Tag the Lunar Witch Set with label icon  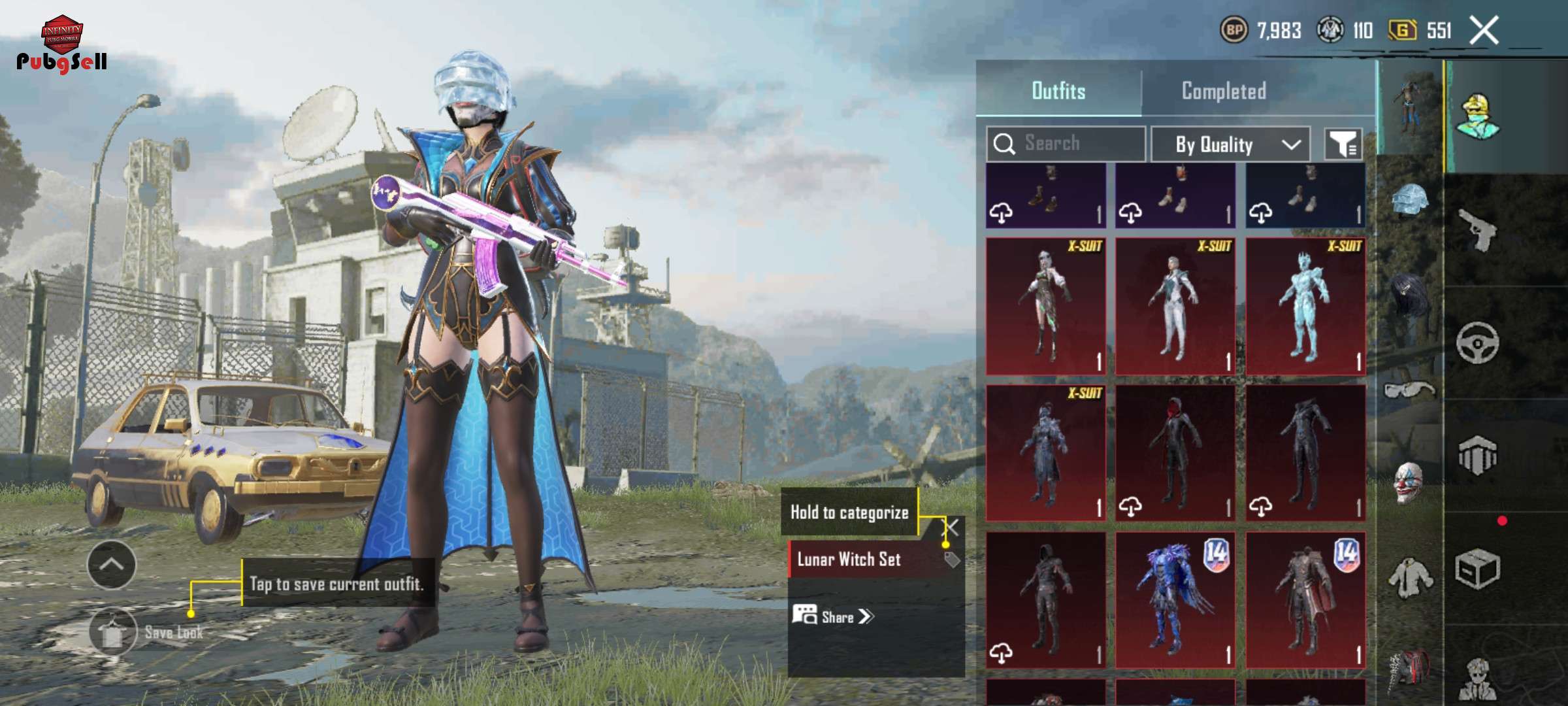[x=952, y=560]
